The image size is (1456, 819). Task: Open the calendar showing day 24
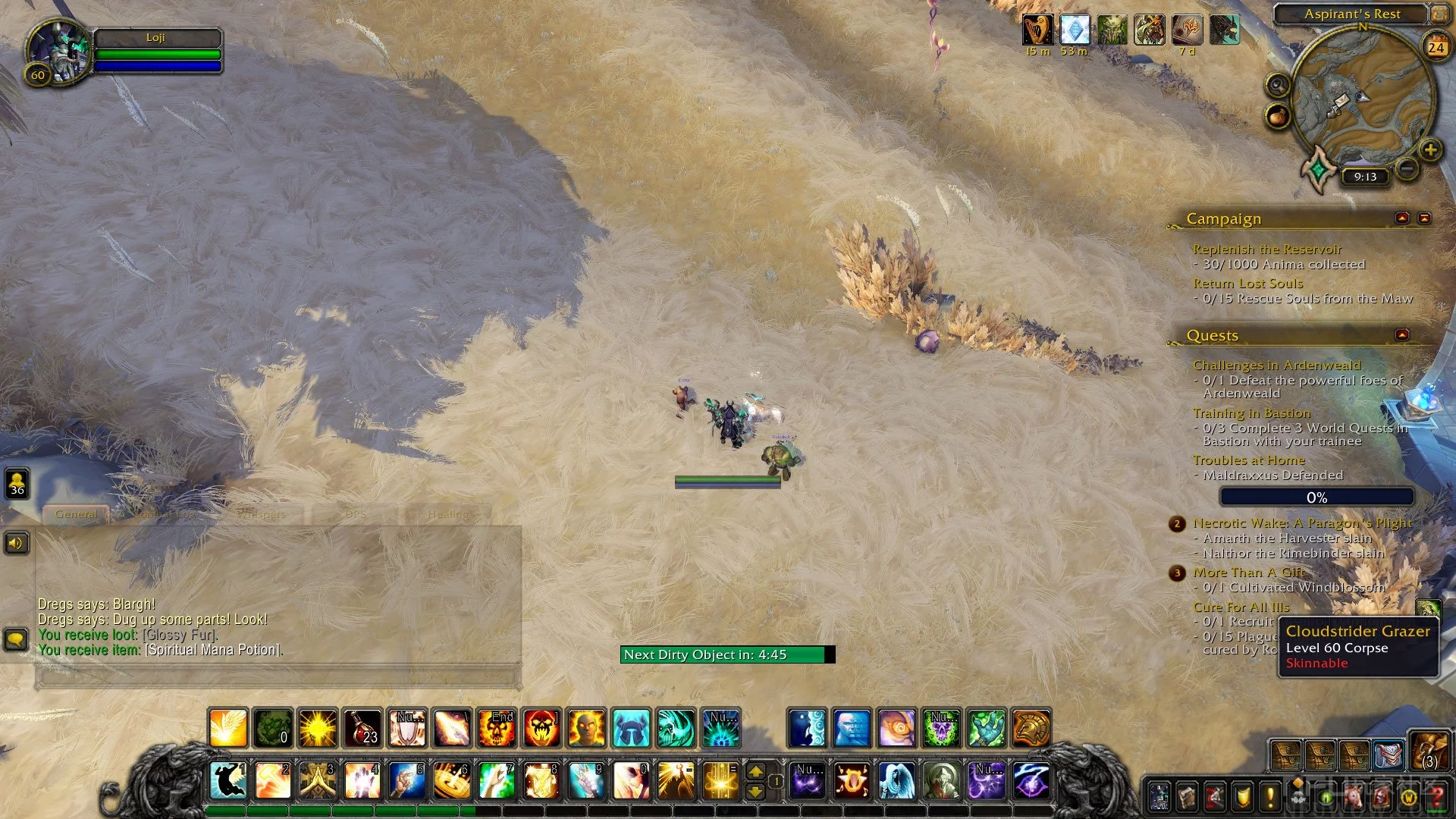(x=1436, y=47)
